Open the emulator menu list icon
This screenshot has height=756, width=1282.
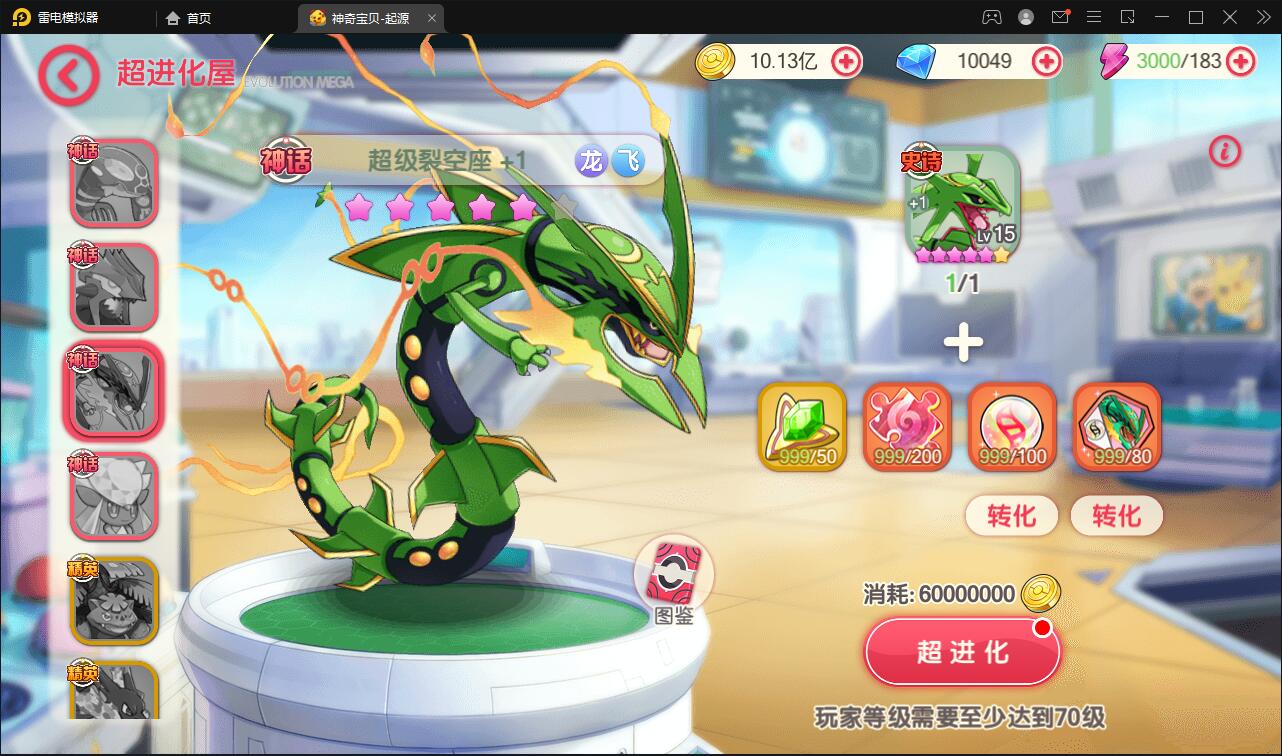[1094, 17]
